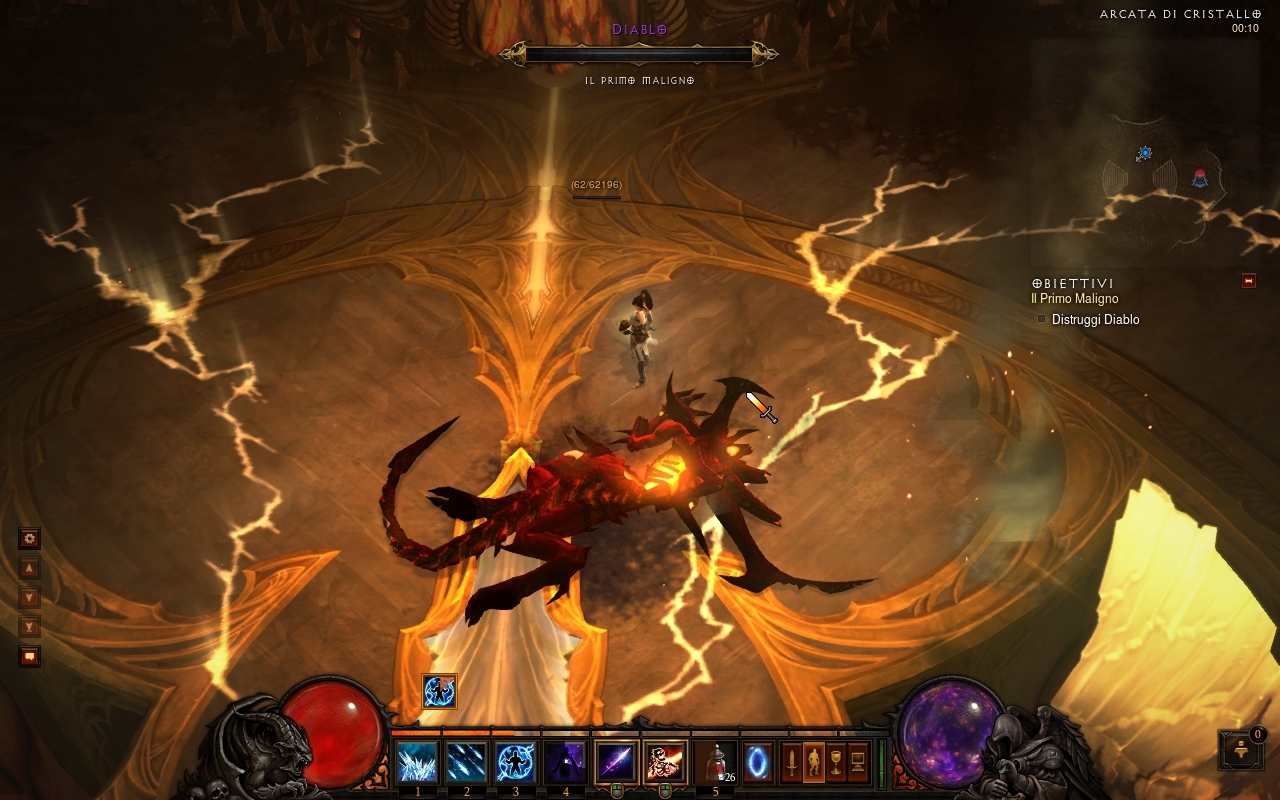Screen dimensions: 1280x800
Task: Collapse the Obiettivi tracker with the red button
Action: [1248, 281]
